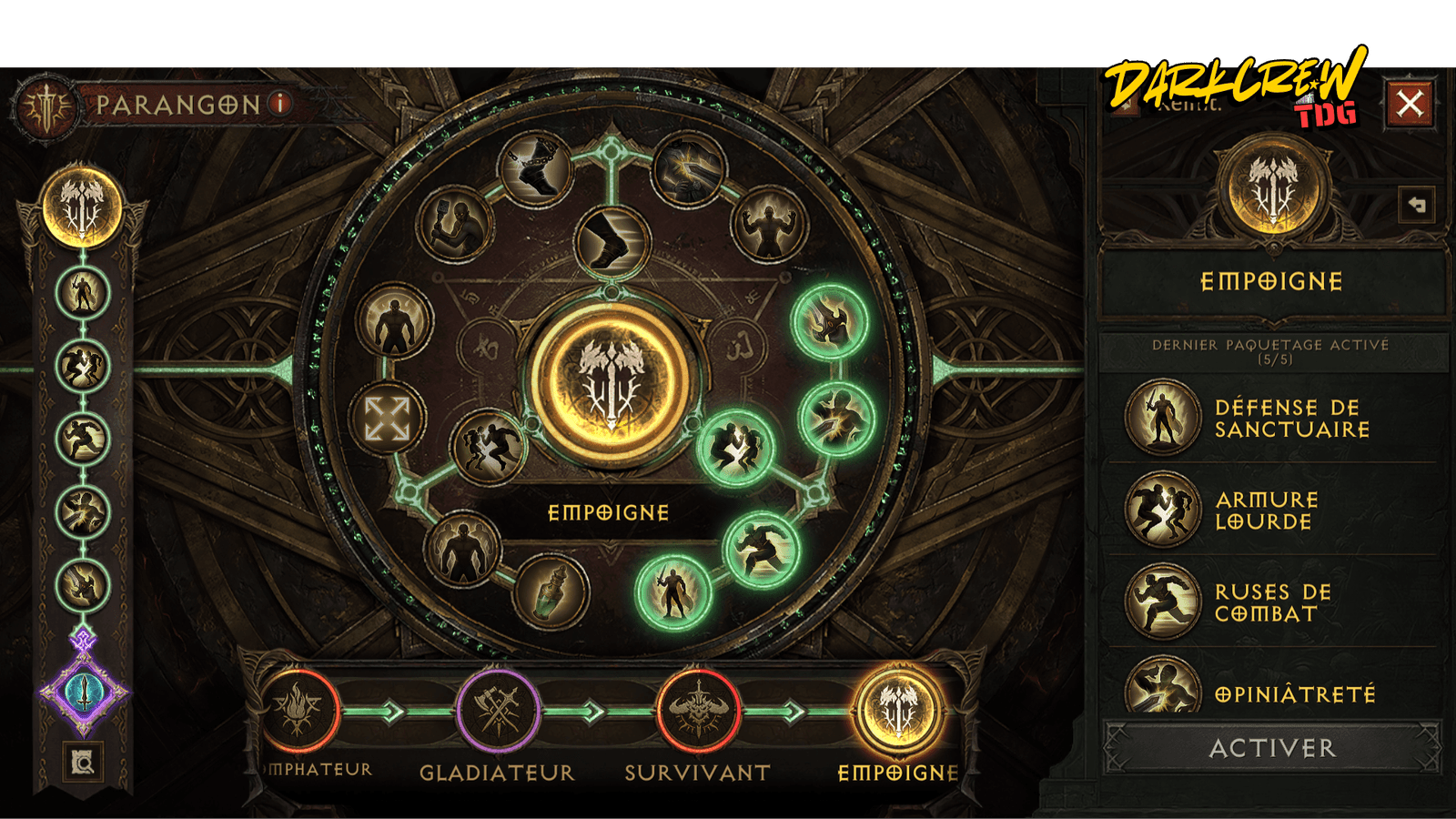Select the Gladiateur paragon tree
Screen dimensions: 1456x819
pyautogui.click(x=498, y=712)
